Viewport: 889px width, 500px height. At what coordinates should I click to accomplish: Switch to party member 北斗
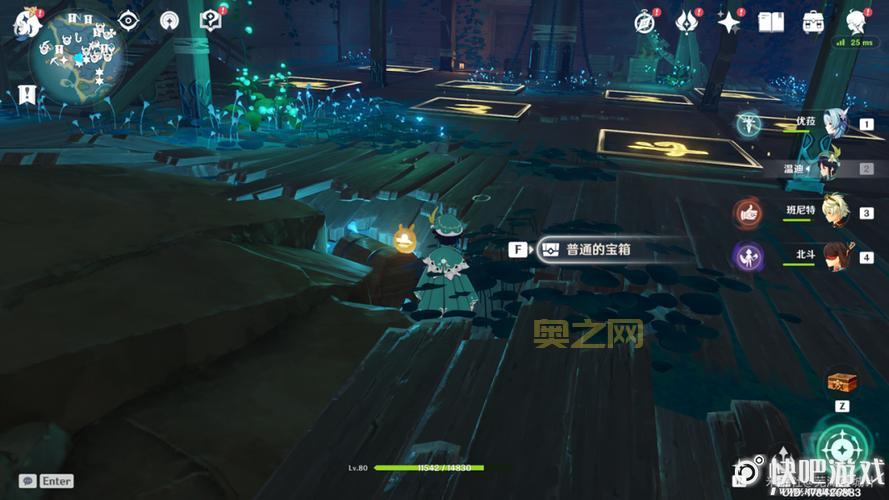pos(830,256)
